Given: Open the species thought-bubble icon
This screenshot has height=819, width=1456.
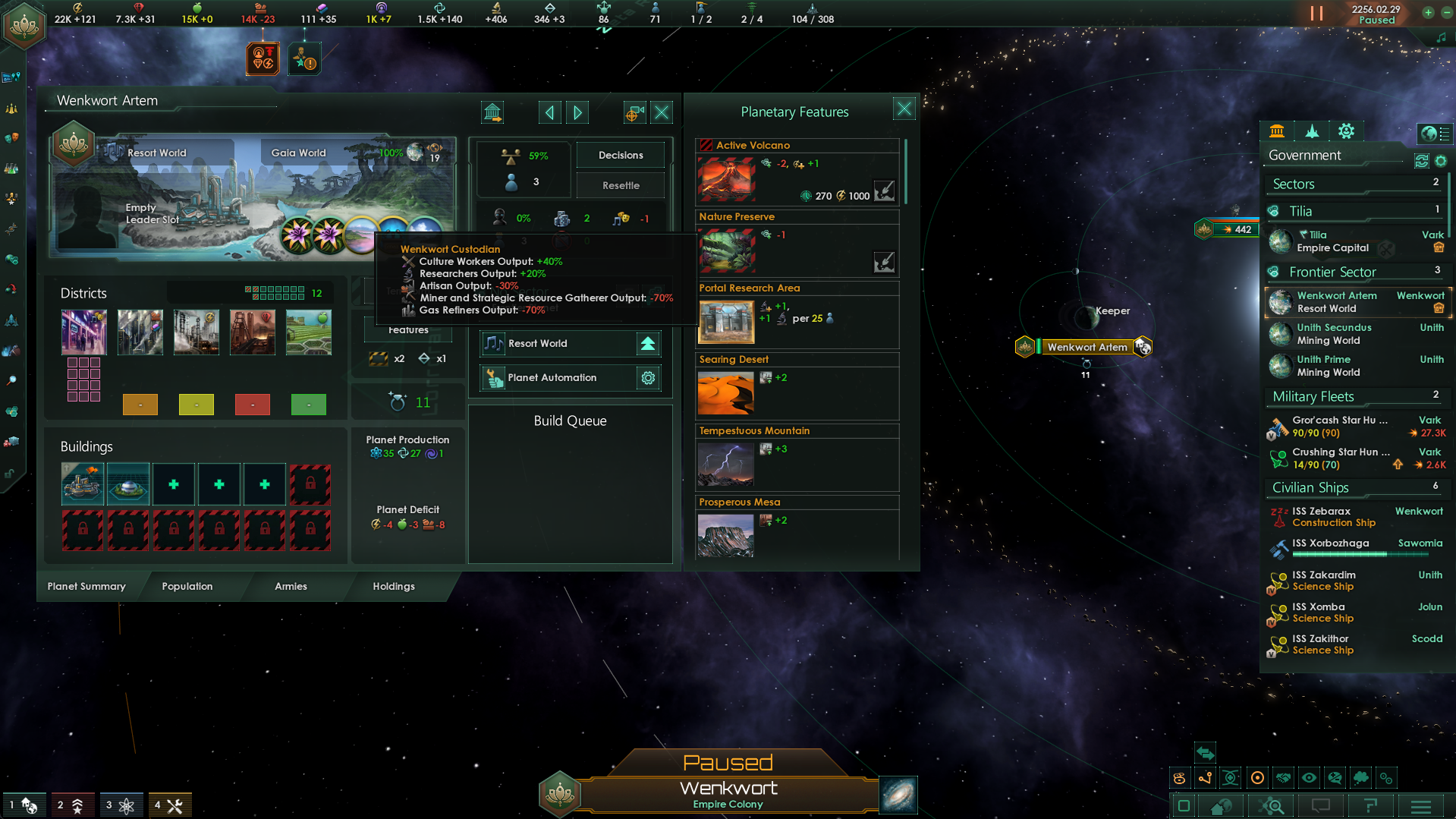Looking at the screenshot, I should tap(1362, 777).
